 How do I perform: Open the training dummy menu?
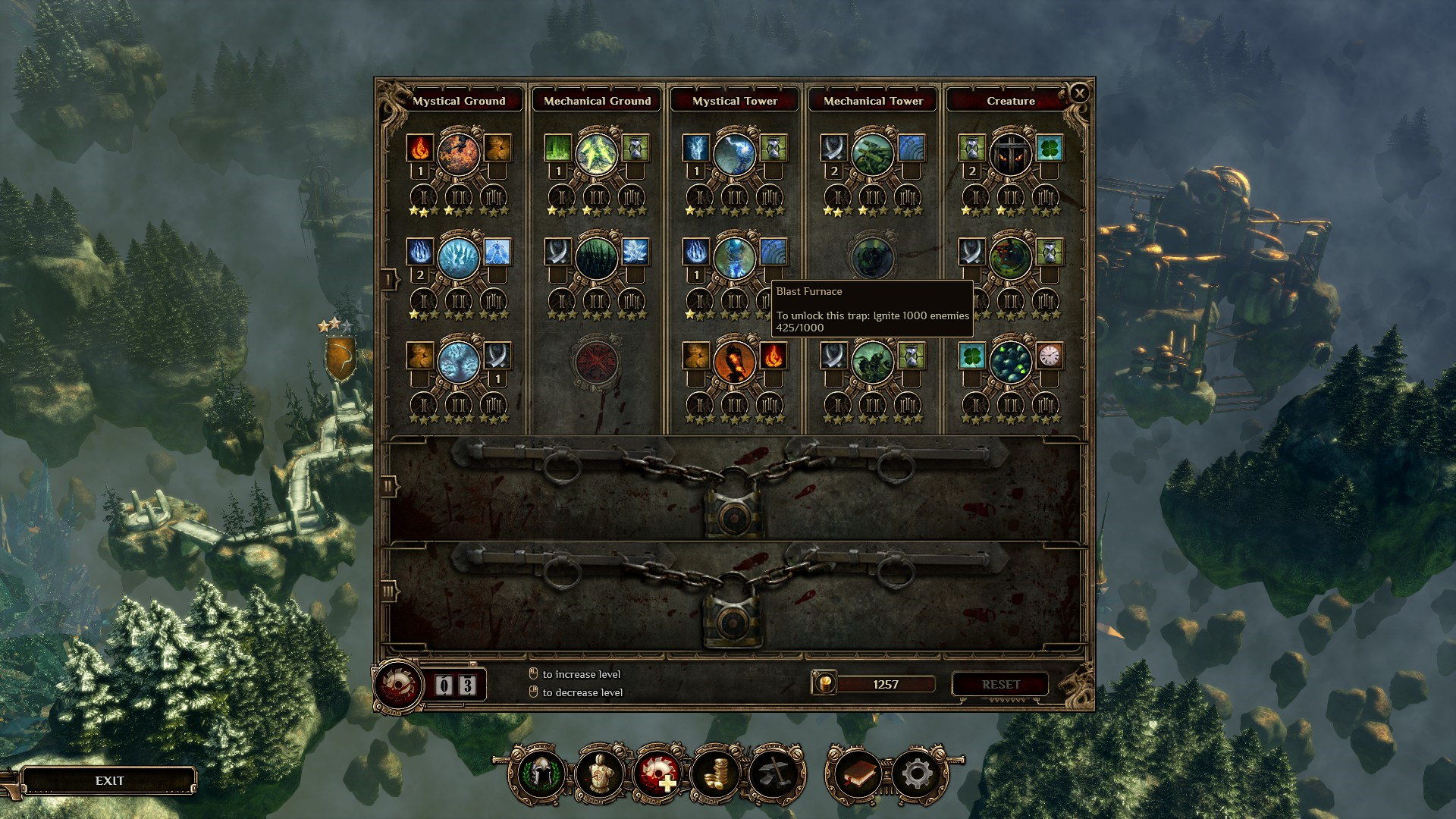coord(598,774)
